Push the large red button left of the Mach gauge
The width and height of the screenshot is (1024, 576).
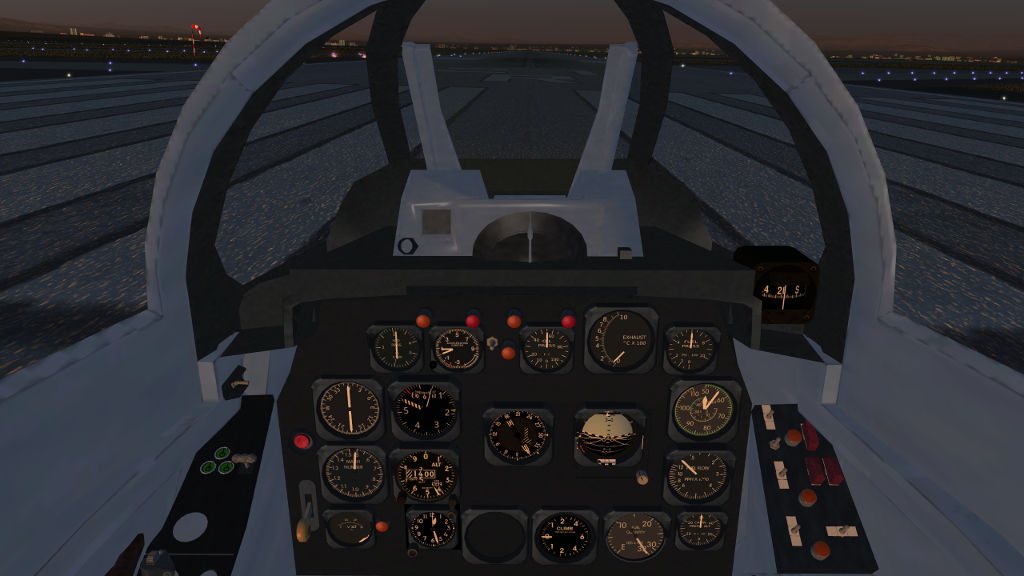click(x=301, y=440)
